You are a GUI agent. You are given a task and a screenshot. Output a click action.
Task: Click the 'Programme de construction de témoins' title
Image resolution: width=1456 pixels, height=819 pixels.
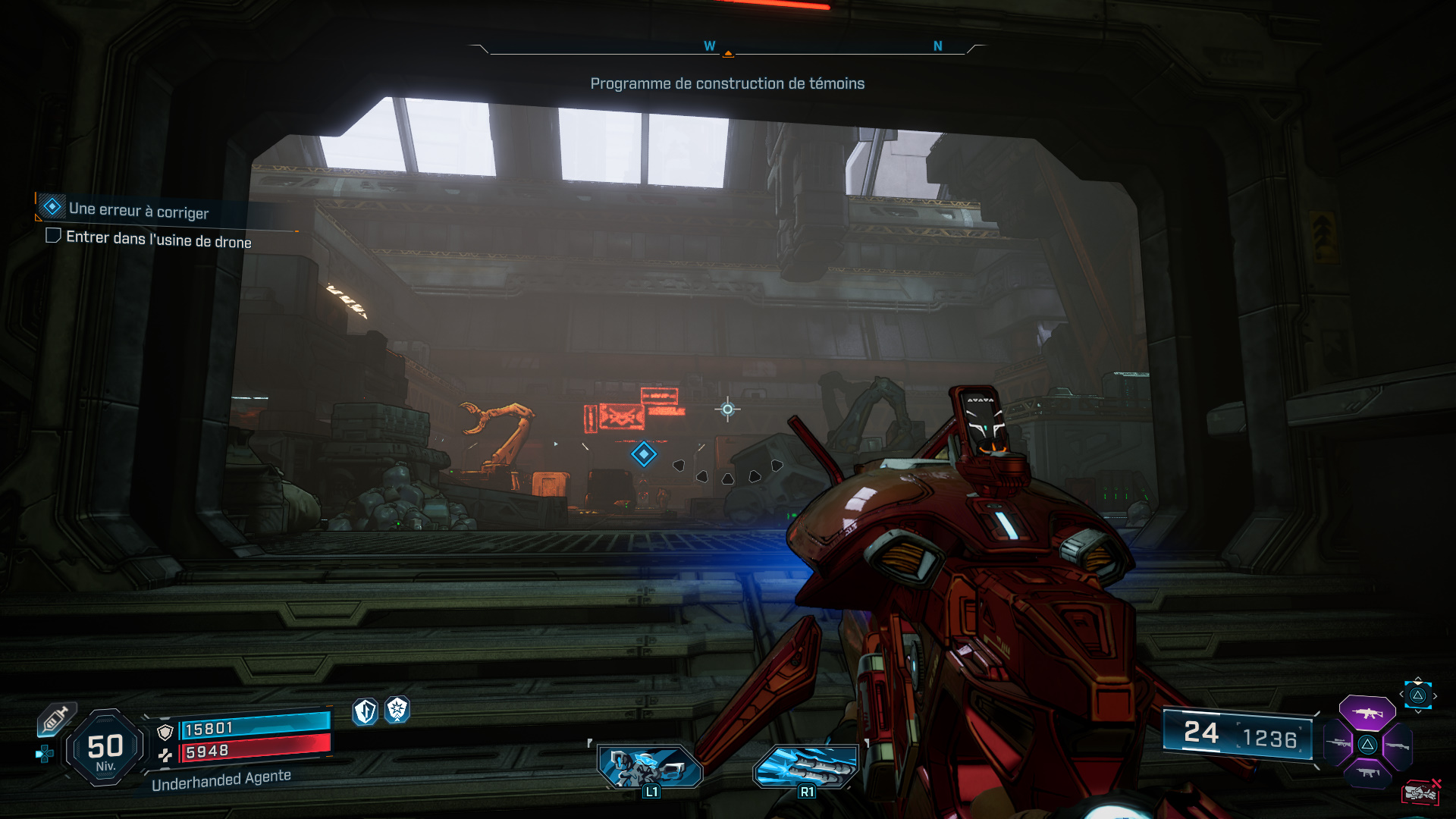[x=727, y=84]
